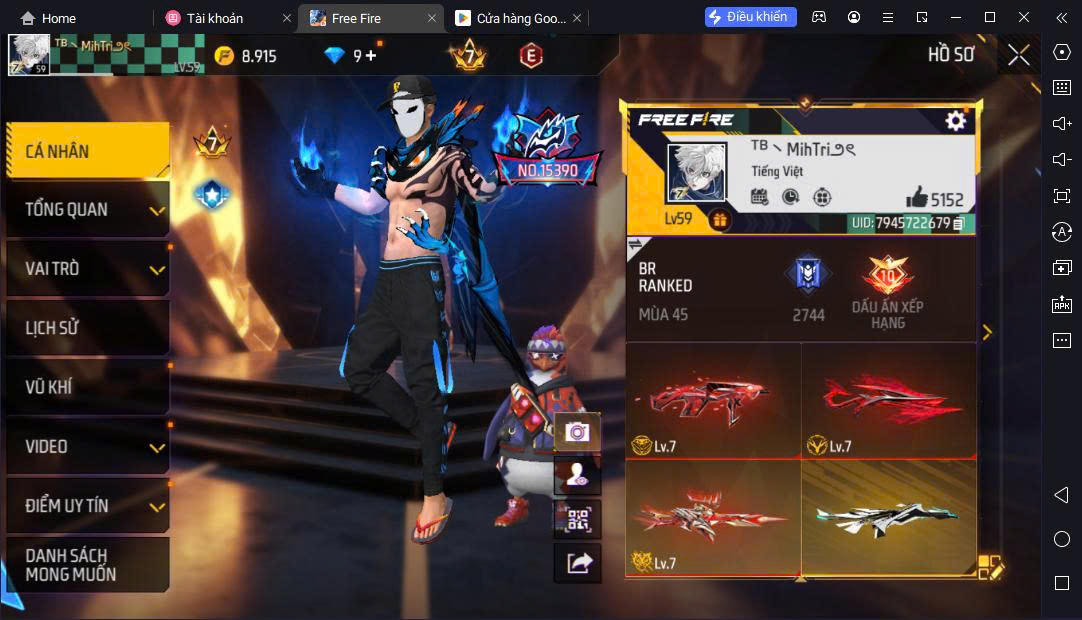Show the LỊCH SỬ match history
This screenshot has width=1082, height=620.
coord(87,328)
